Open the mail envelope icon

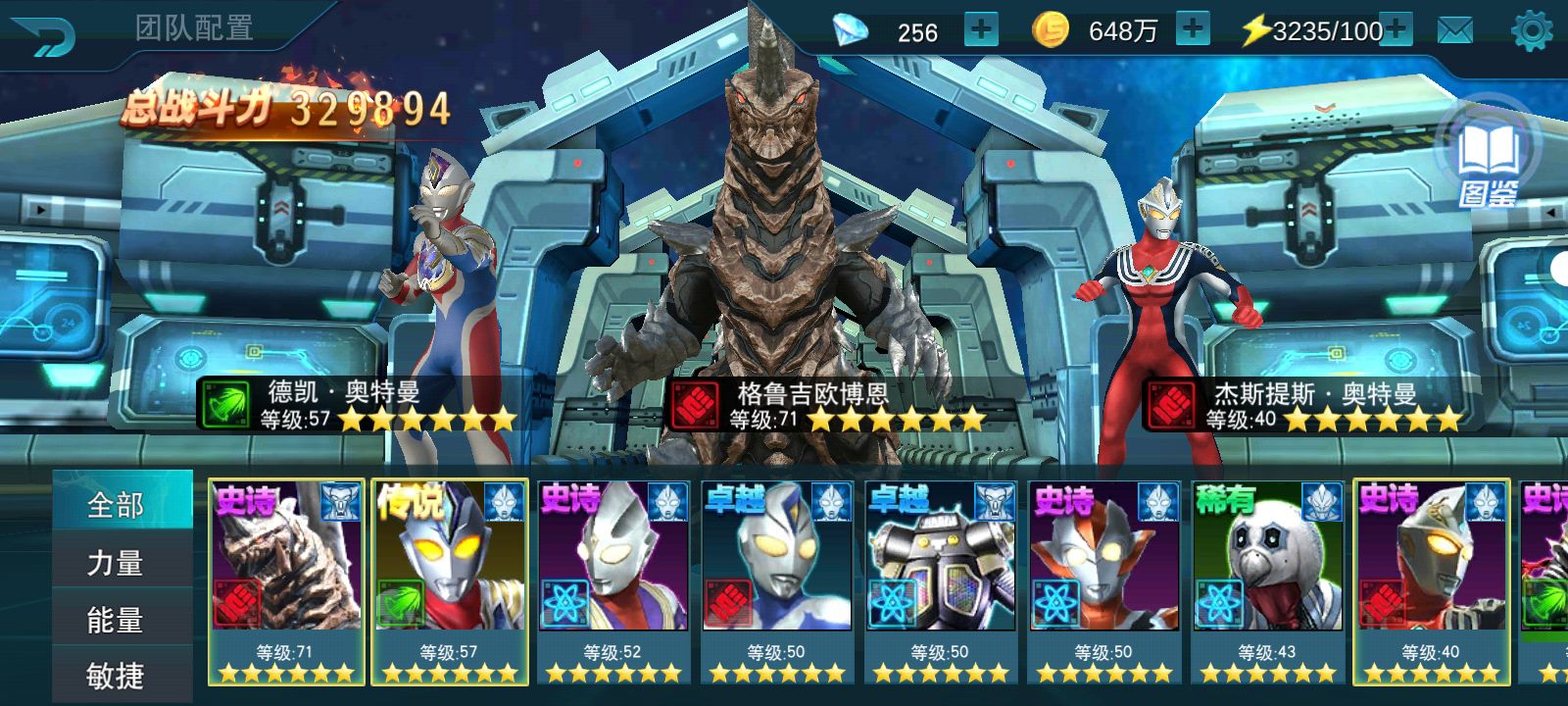click(x=1455, y=31)
